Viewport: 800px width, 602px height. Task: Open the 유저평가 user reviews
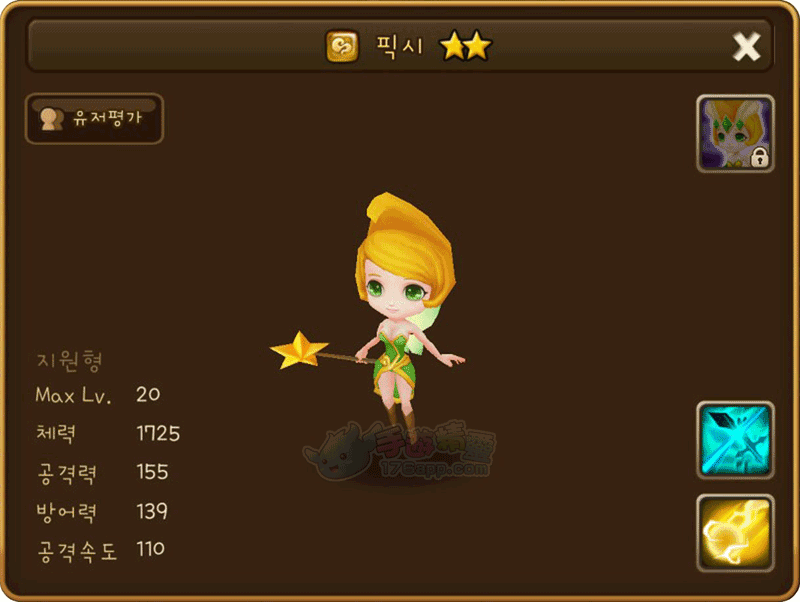pyautogui.click(x=94, y=119)
